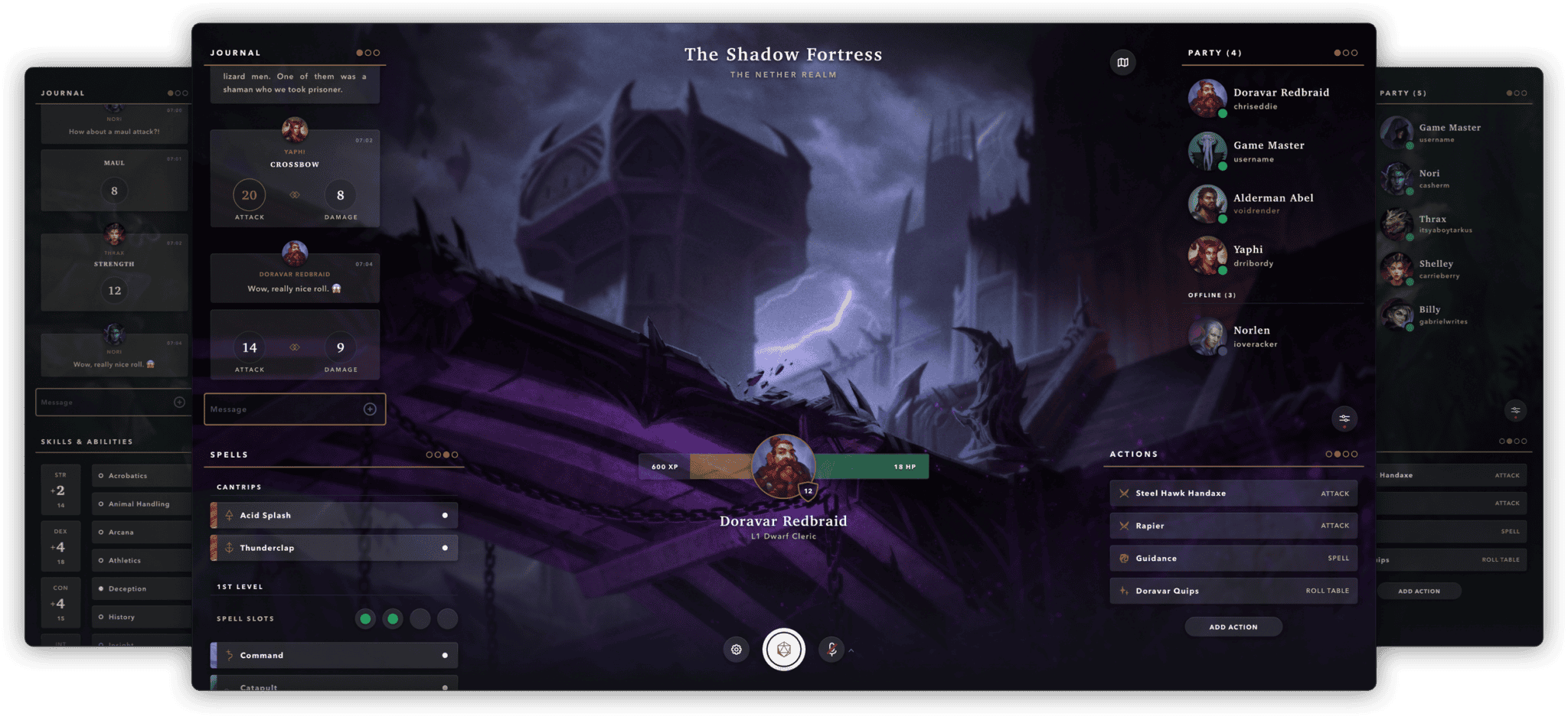Click the Steel Hawk Handaxe attack icon
This screenshot has width=1568, height=717.
point(1125,493)
